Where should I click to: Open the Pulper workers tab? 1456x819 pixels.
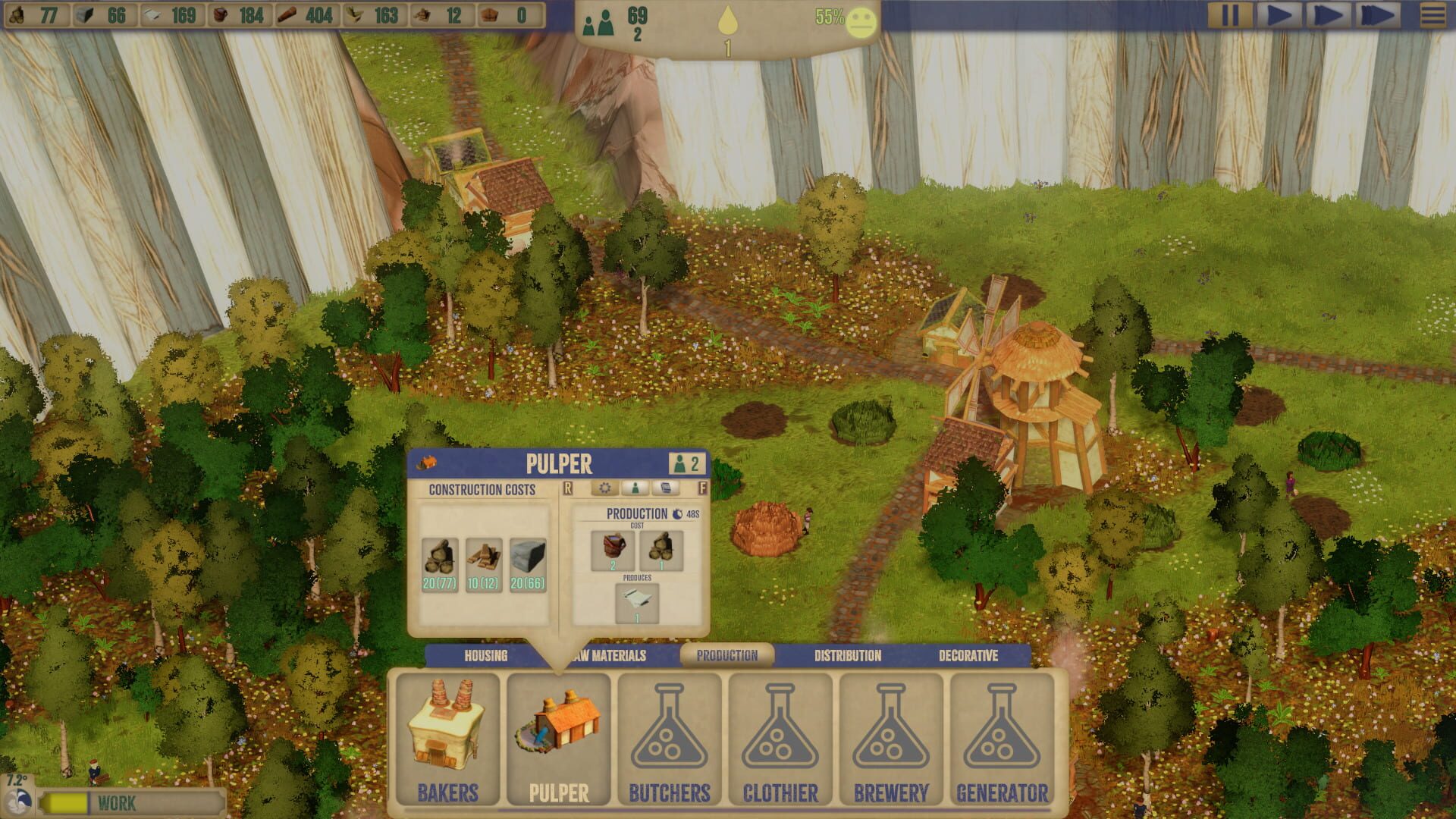point(635,488)
